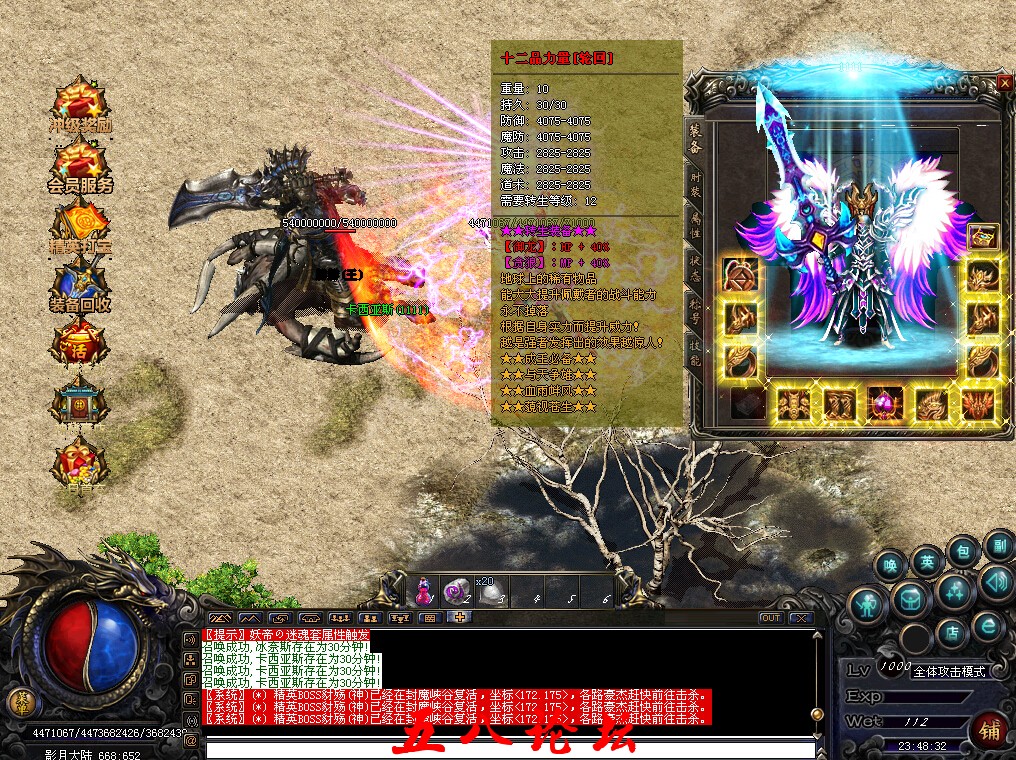The height and width of the screenshot is (760, 1016).
Task: Close the character equipment panel
Action: click(1004, 83)
